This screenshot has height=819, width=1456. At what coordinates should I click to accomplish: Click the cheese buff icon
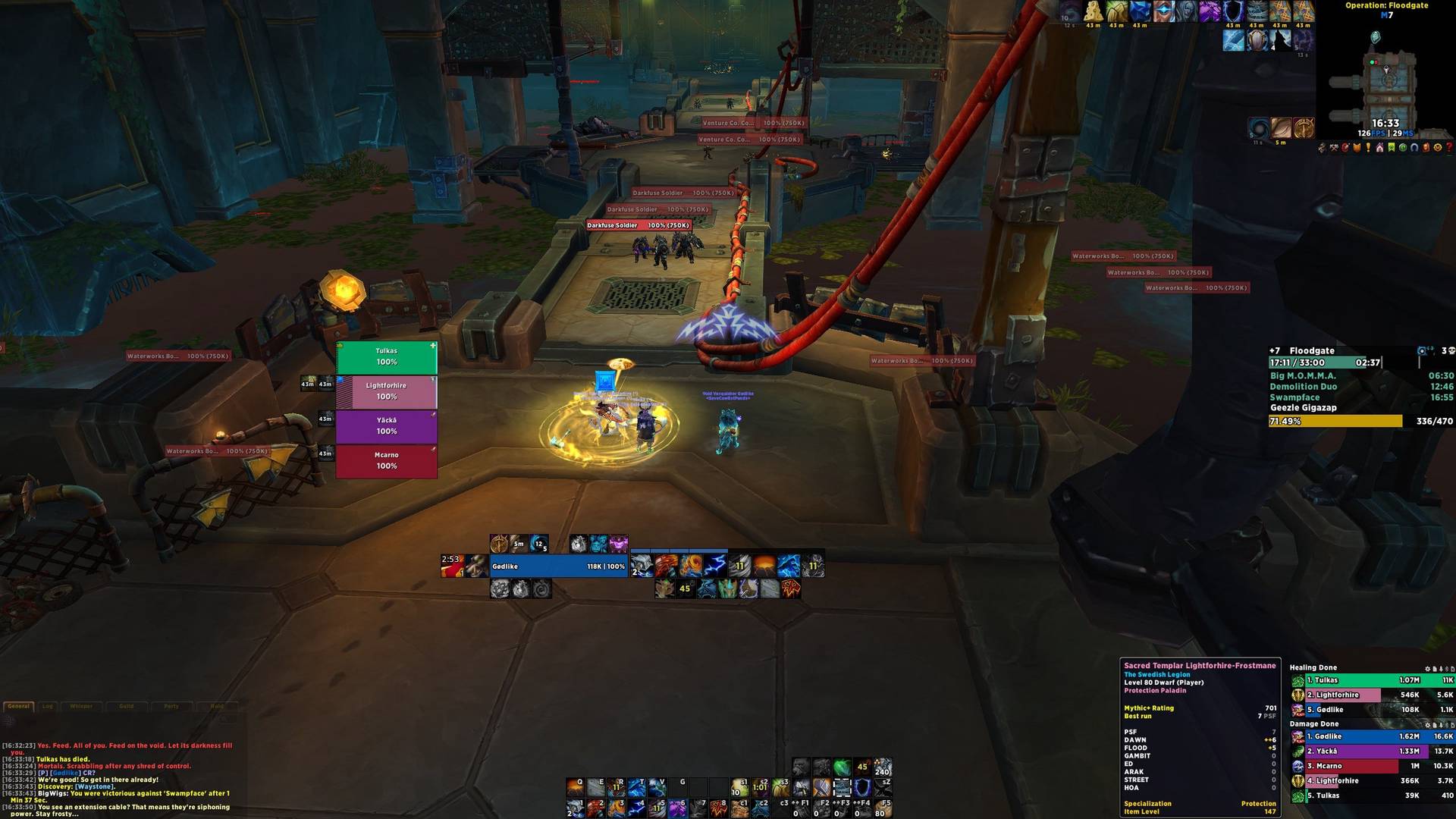pyautogui.click(x=1093, y=11)
